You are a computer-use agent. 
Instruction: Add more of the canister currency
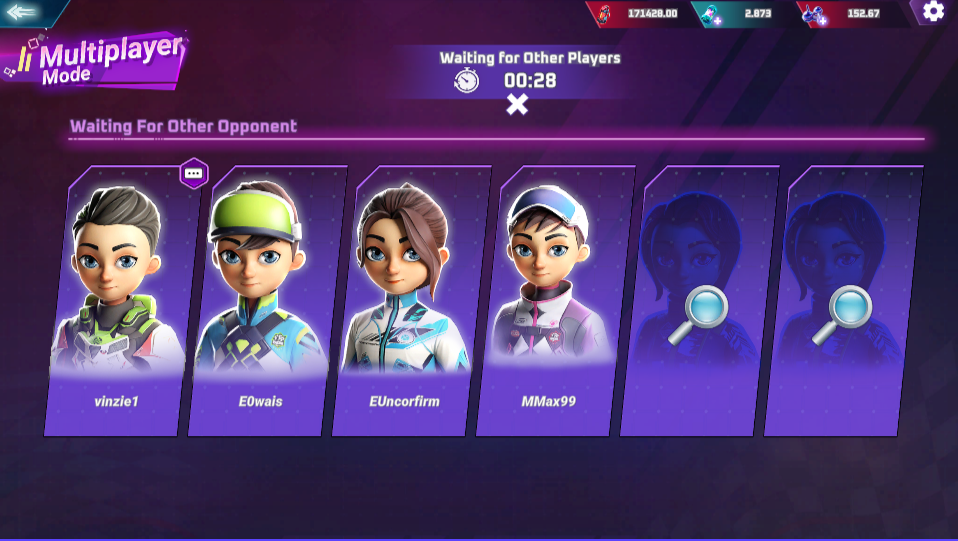tap(716, 19)
